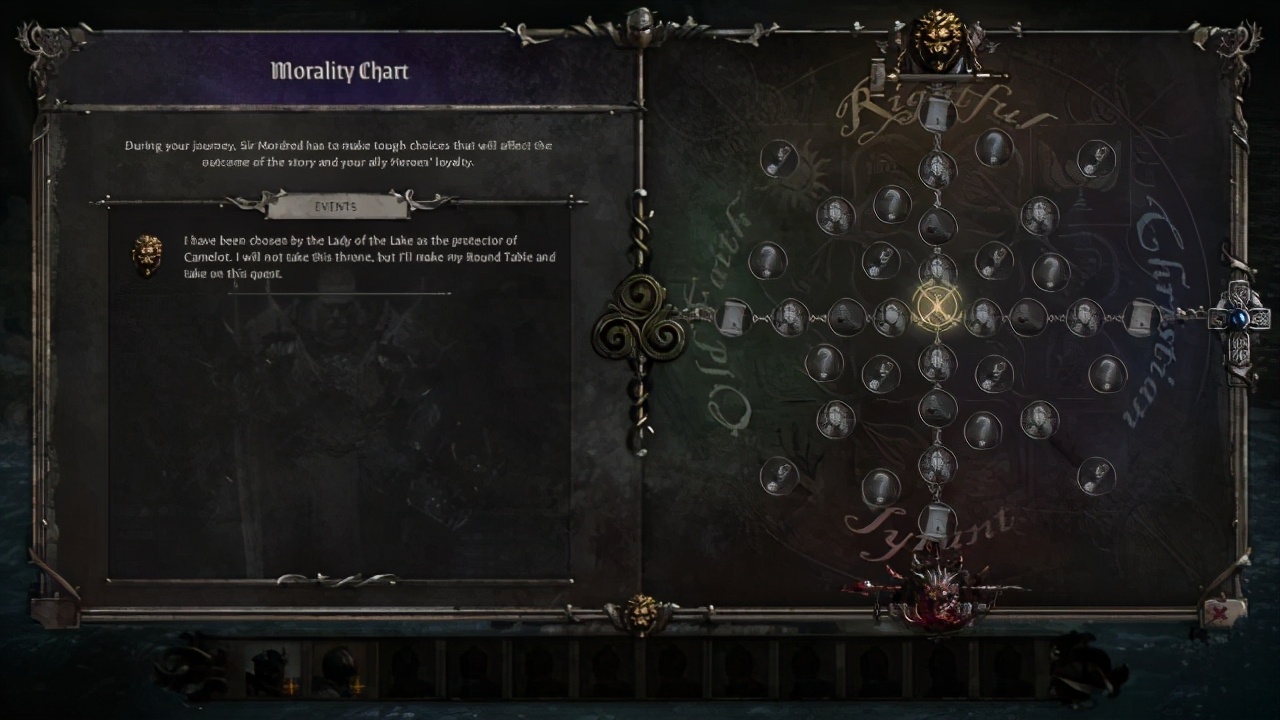
Task: Select the glowing golden center node
Action: [937, 305]
